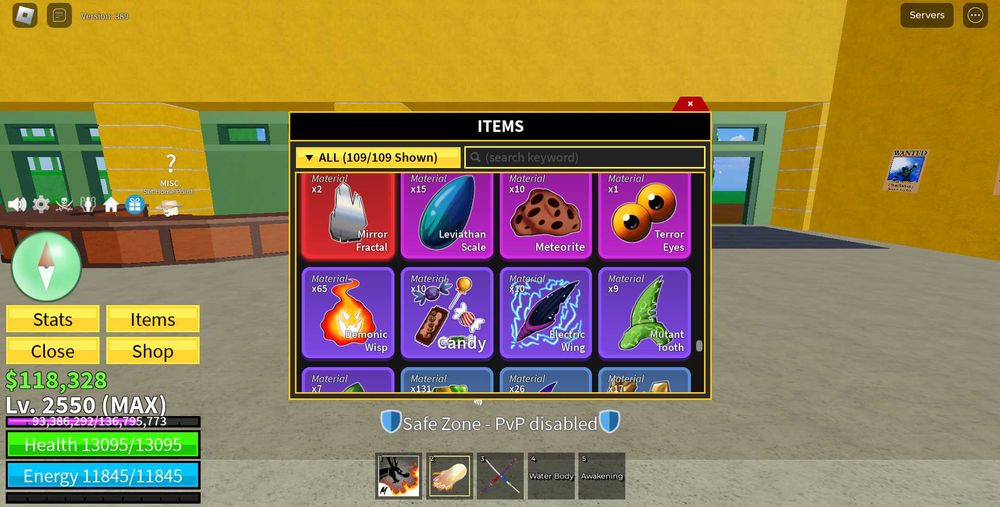Click the item search keyword field
The height and width of the screenshot is (507, 1000).
tap(585, 158)
